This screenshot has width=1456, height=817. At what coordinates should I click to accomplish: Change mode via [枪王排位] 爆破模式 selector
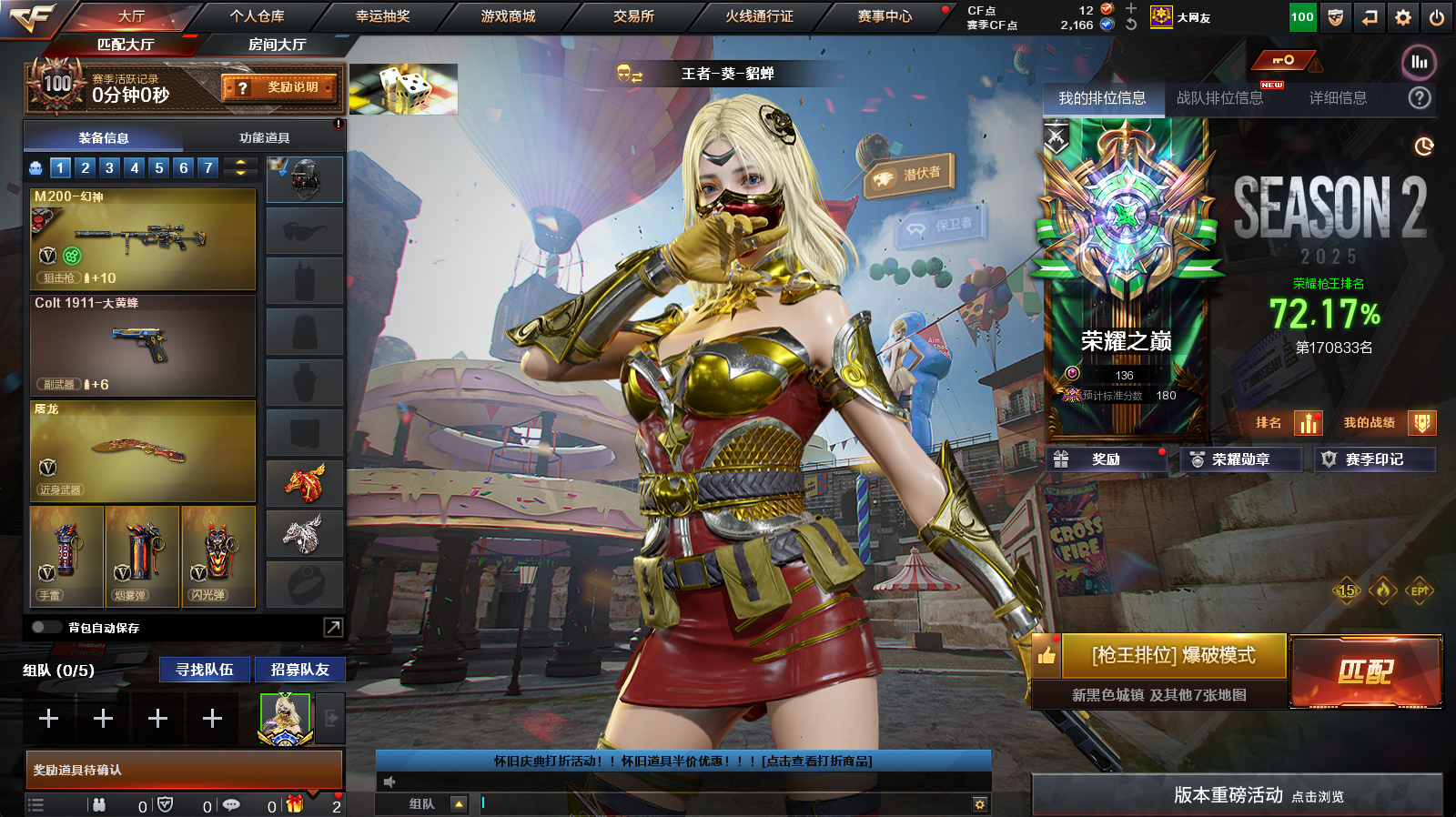pos(1173,655)
